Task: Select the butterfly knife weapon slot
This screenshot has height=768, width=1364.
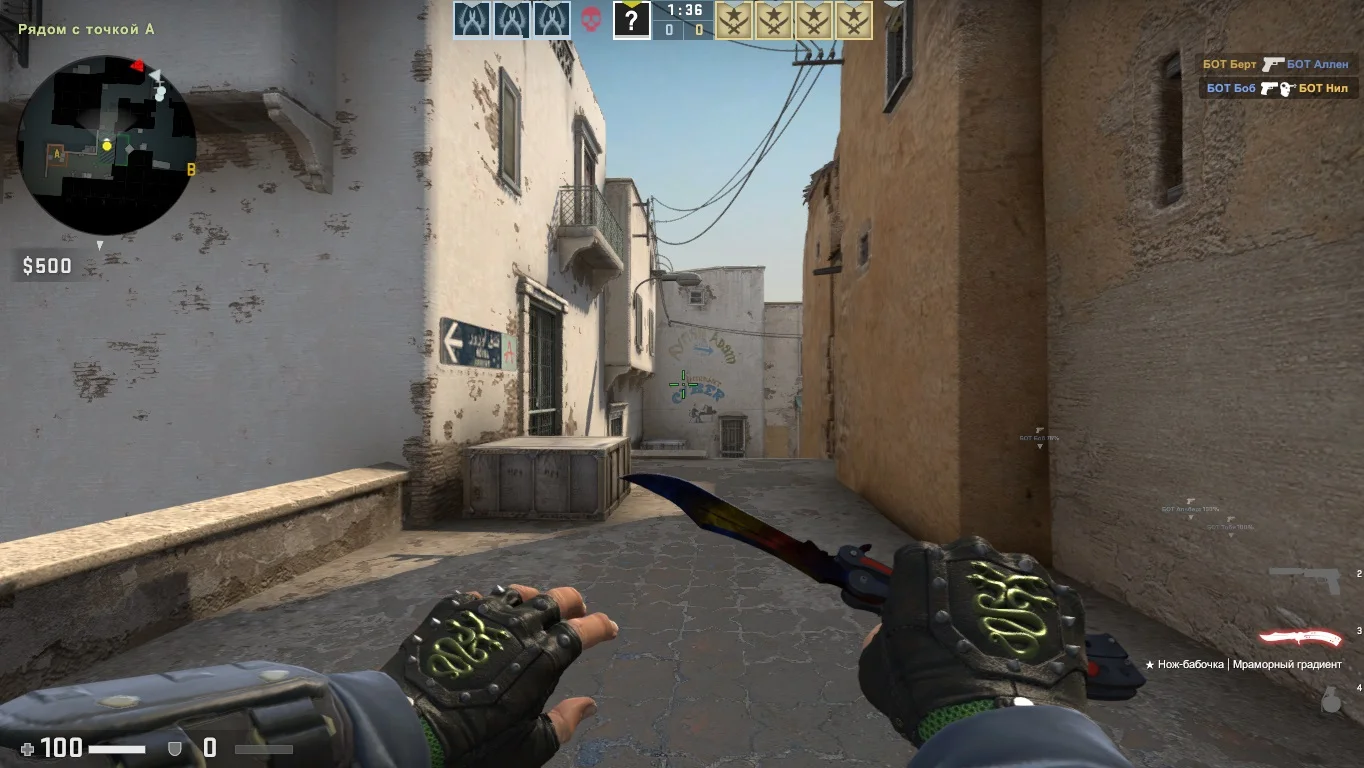Action: (x=1300, y=638)
